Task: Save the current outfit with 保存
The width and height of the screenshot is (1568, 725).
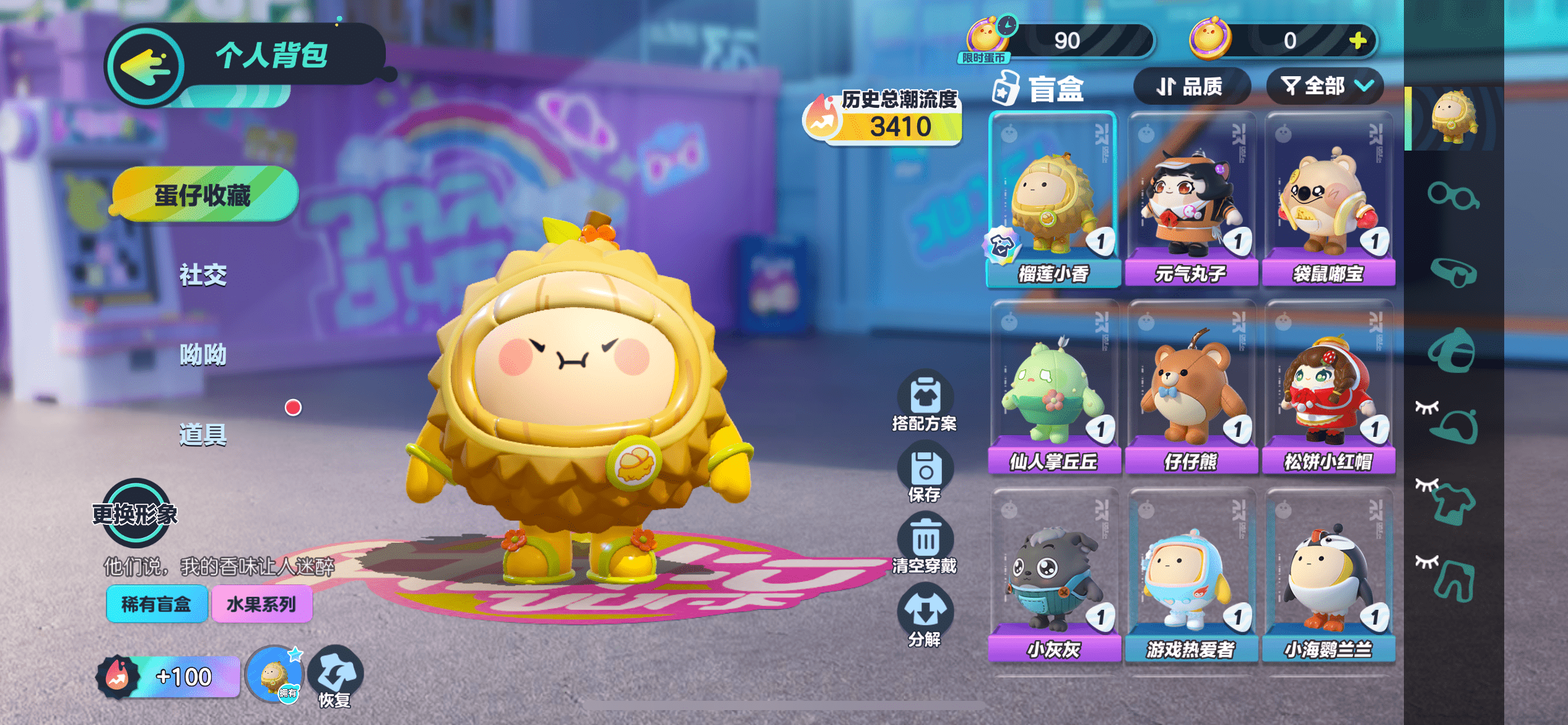Action: click(x=925, y=475)
